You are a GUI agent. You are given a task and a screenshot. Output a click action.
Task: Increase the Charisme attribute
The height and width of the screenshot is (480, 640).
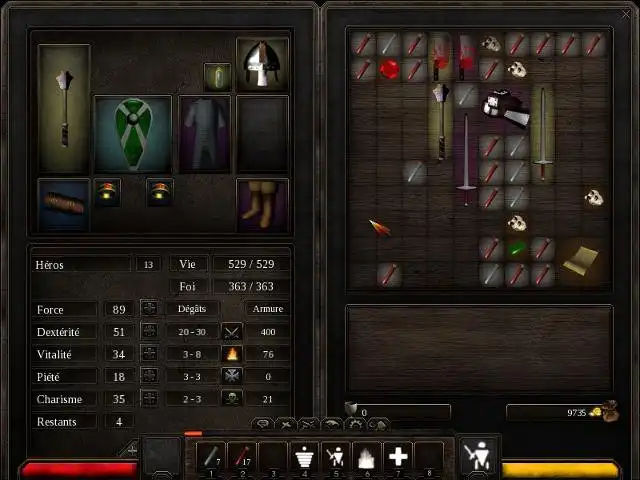[x=149, y=398]
